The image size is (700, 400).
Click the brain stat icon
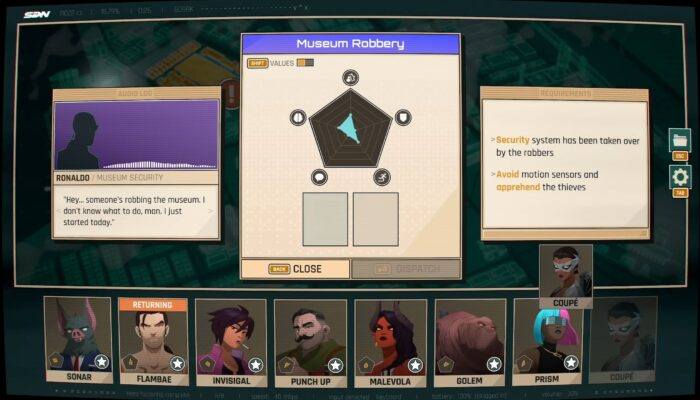[x=297, y=117]
